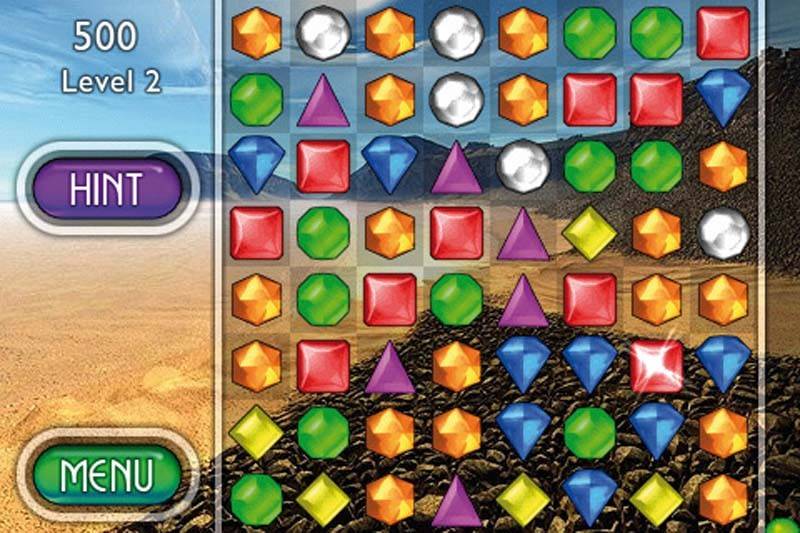Select the white gem between purple triangle and green gem
Image resolution: width=800 pixels, height=533 pixels.
[x=523, y=165]
